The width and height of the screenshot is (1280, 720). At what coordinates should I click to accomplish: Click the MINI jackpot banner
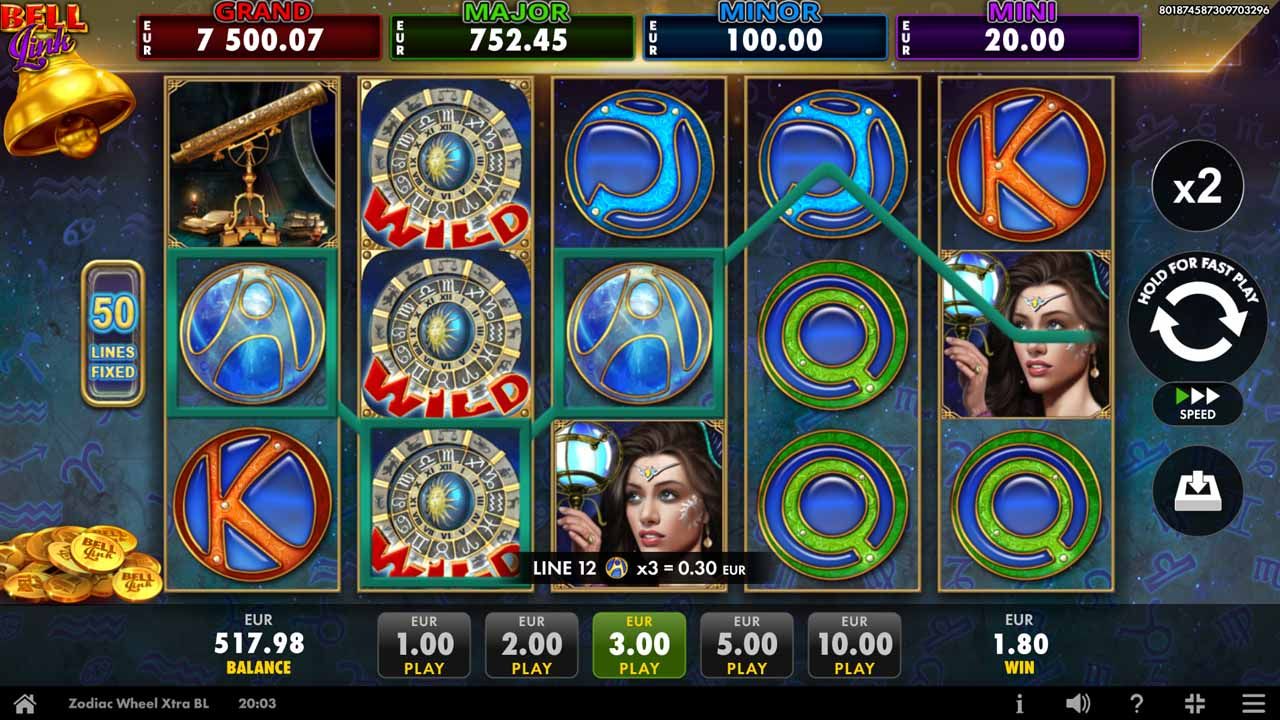[1018, 30]
